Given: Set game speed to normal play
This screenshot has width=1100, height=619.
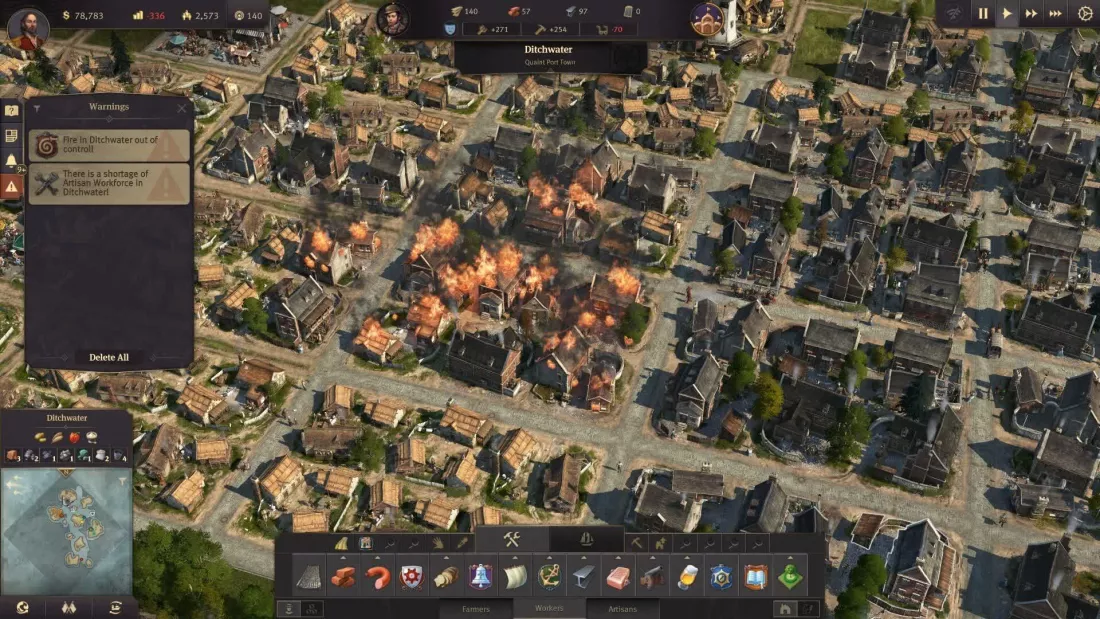Looking at the screenshot, I should [x=1007, y=14].
